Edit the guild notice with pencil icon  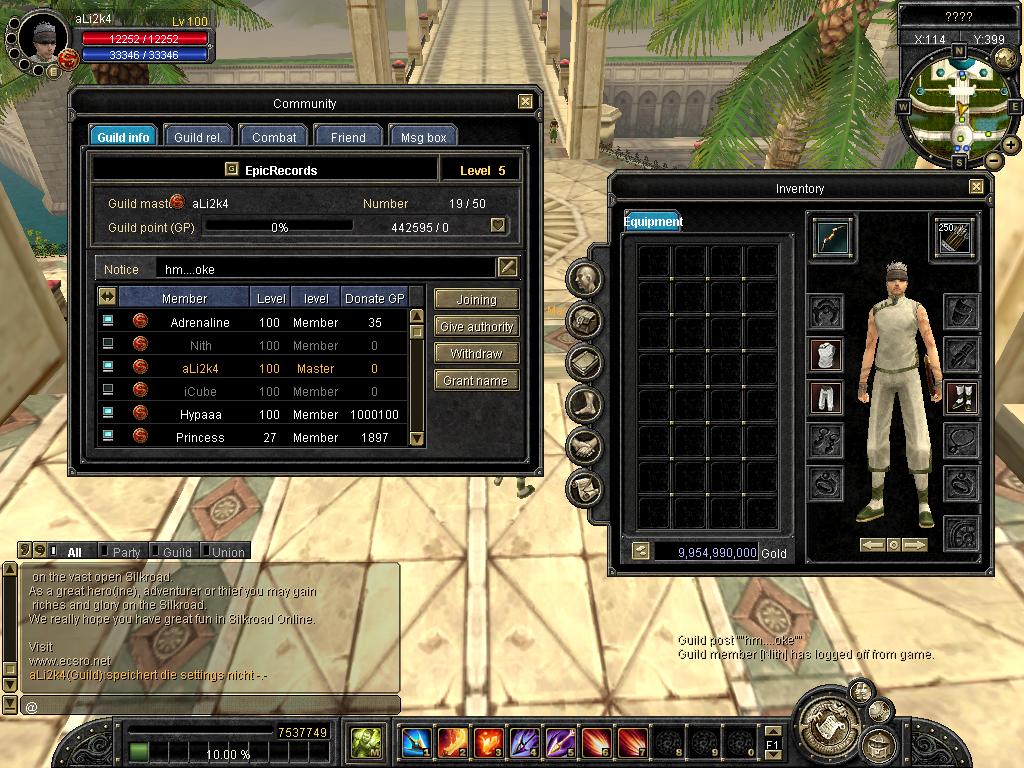pyautogui.click(x=508, y=267)
